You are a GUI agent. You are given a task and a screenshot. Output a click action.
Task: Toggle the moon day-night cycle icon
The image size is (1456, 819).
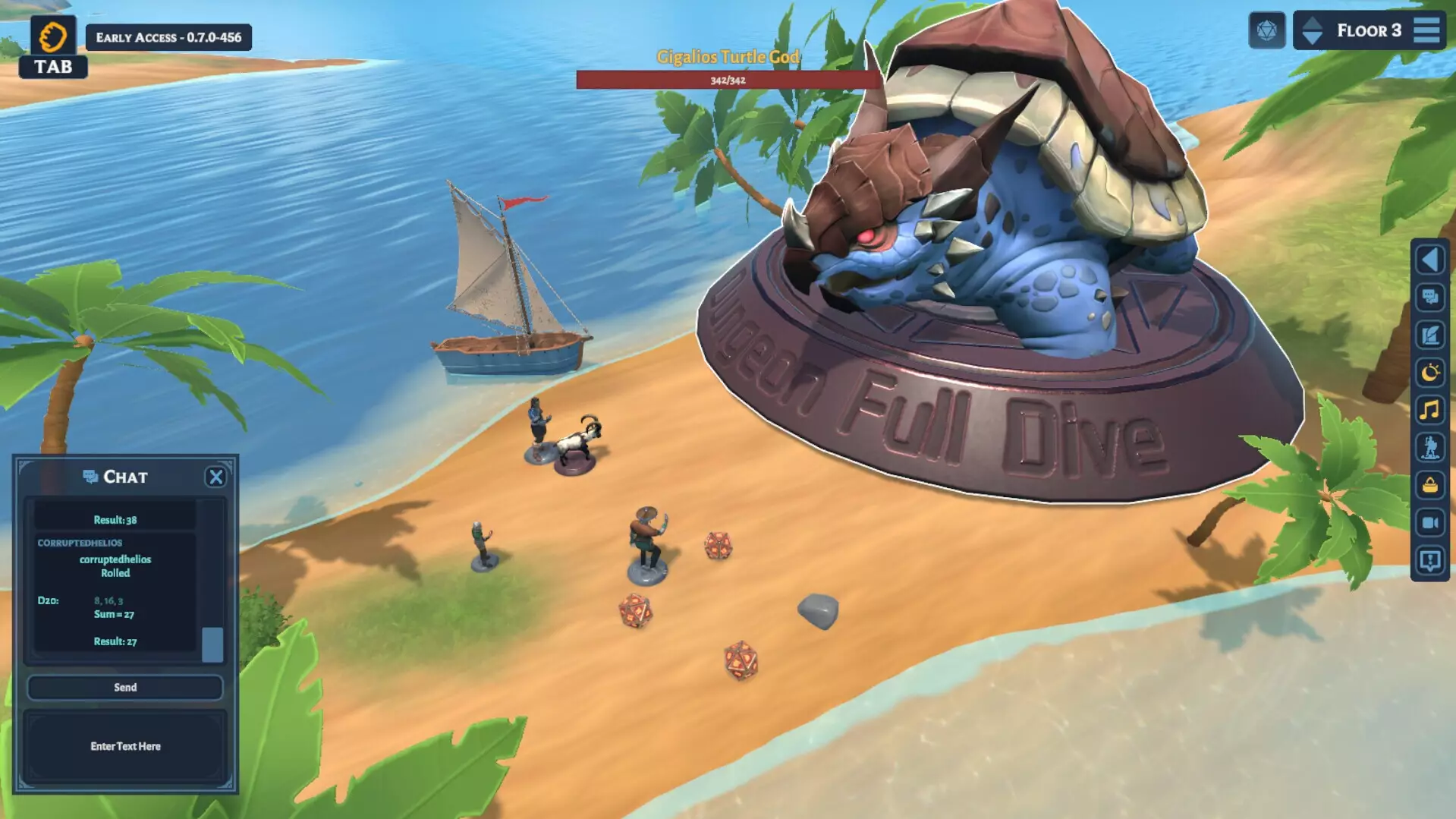pos(1429,373)
